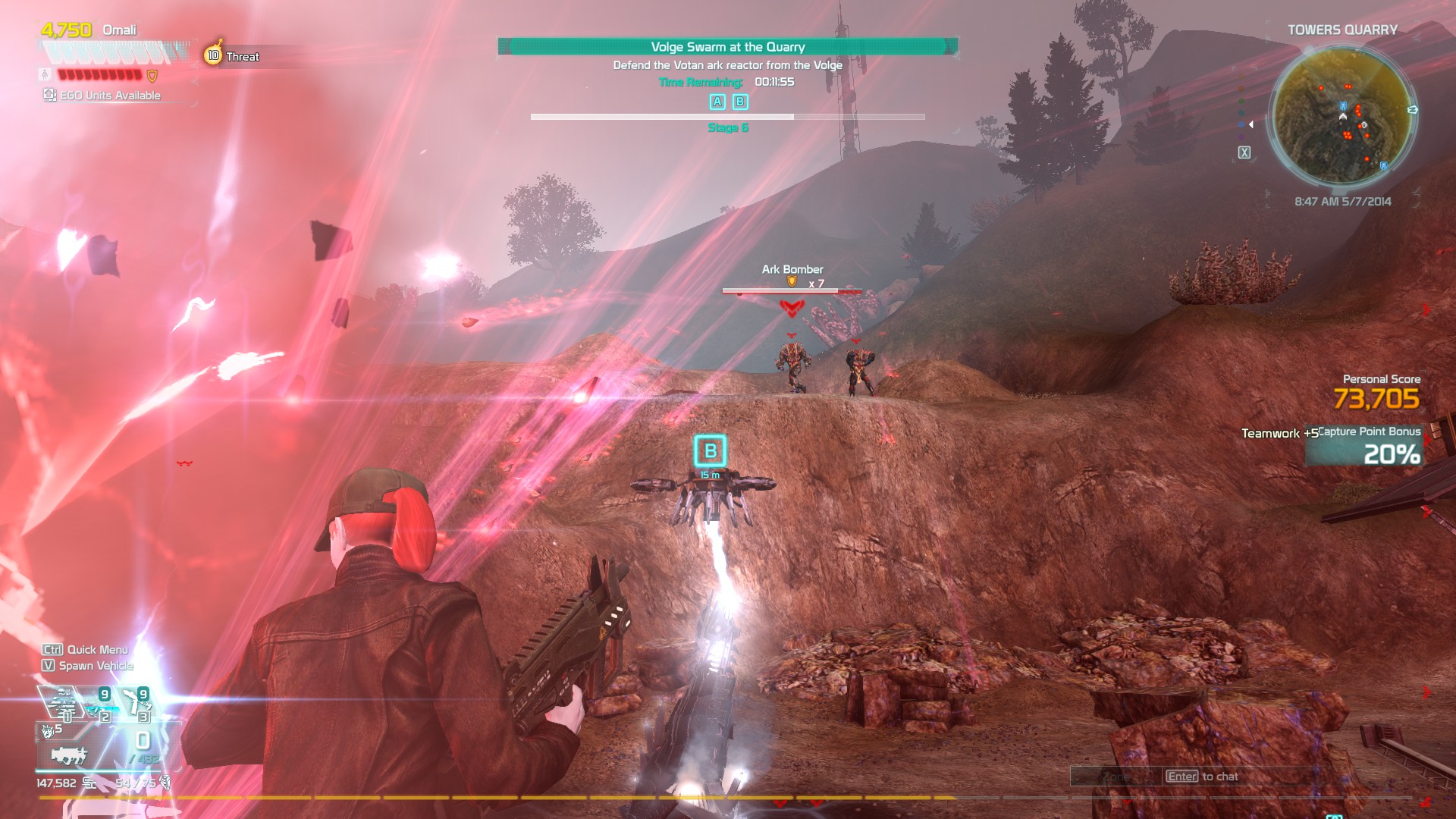Select the stim slot 3 icon
Viewport: 1456px width, 819px height.
coord(138,704)
